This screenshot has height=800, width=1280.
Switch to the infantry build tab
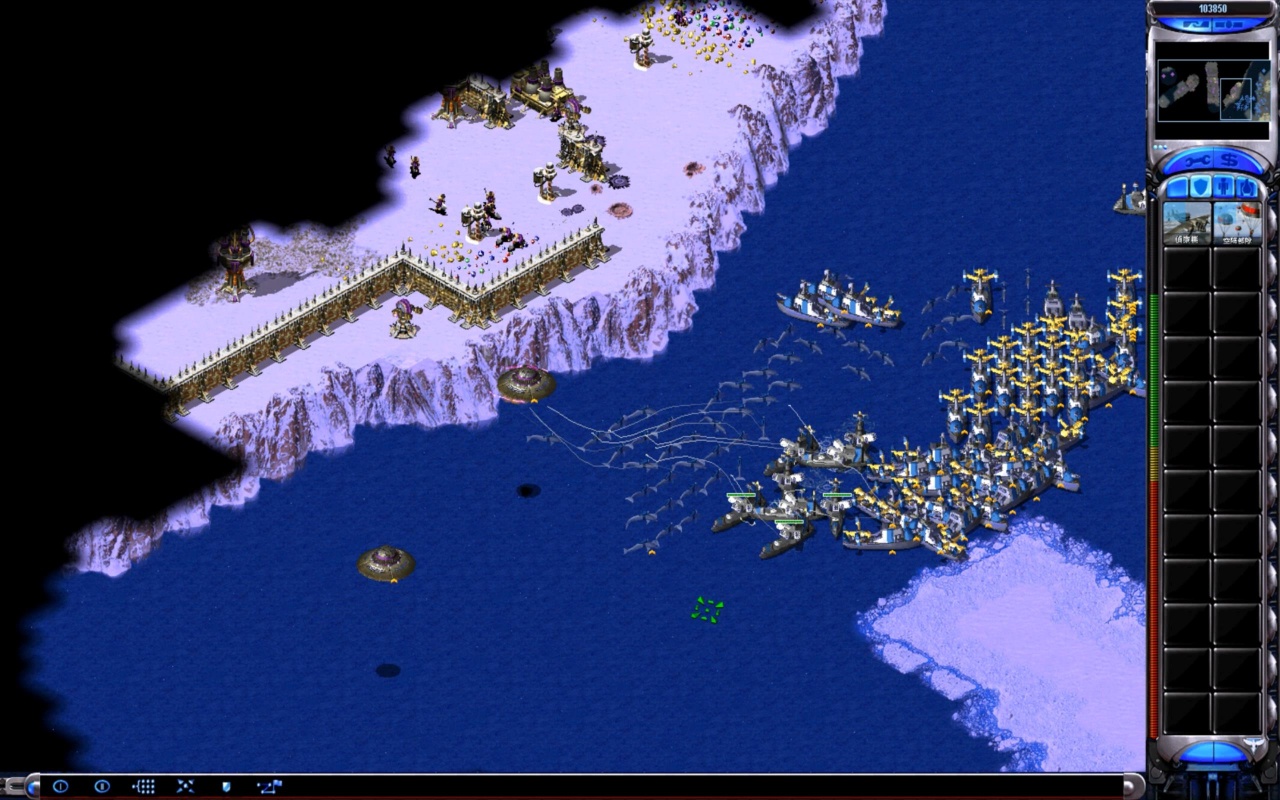[1224, 187]
